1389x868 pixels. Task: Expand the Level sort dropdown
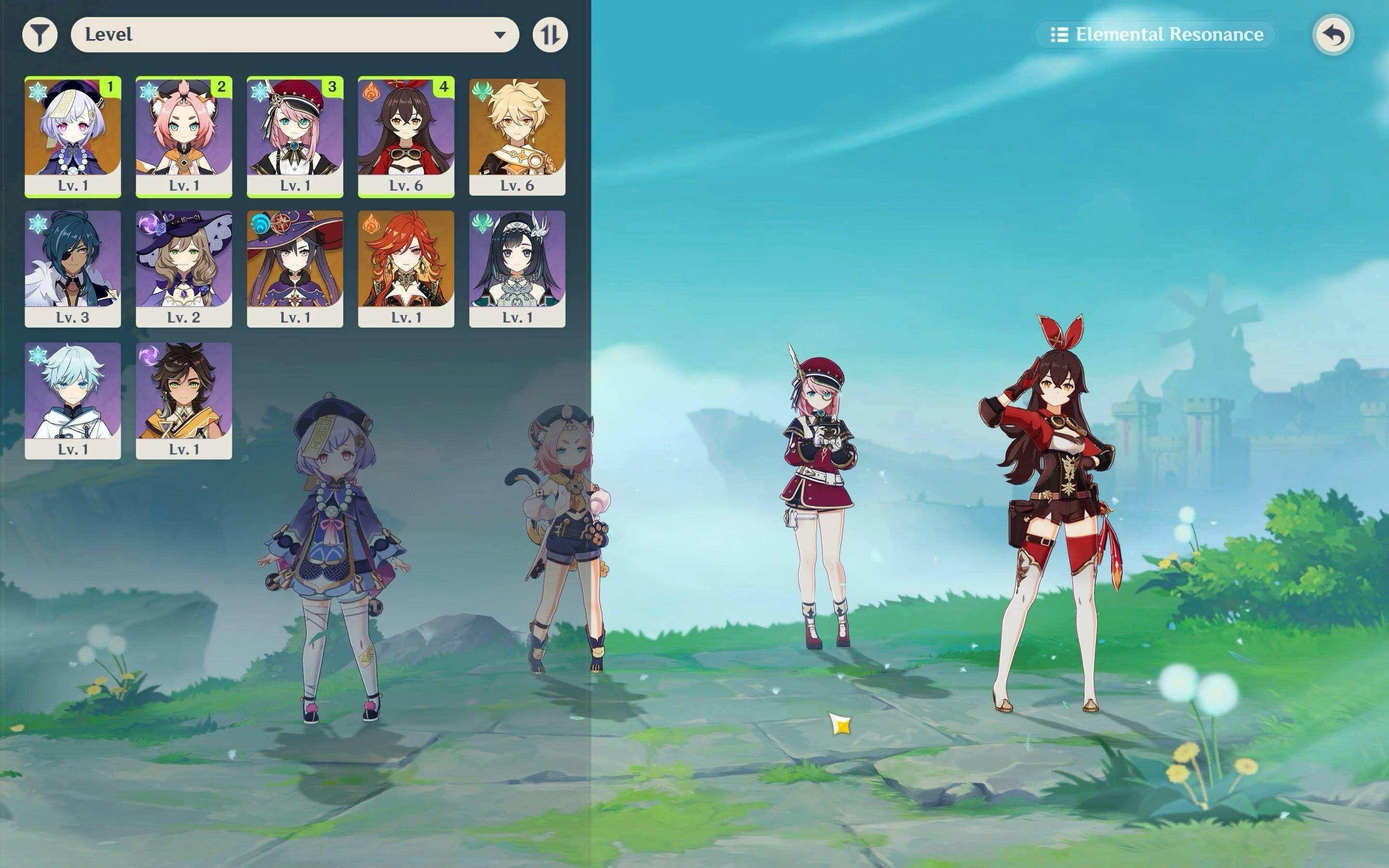coord(295,34)
